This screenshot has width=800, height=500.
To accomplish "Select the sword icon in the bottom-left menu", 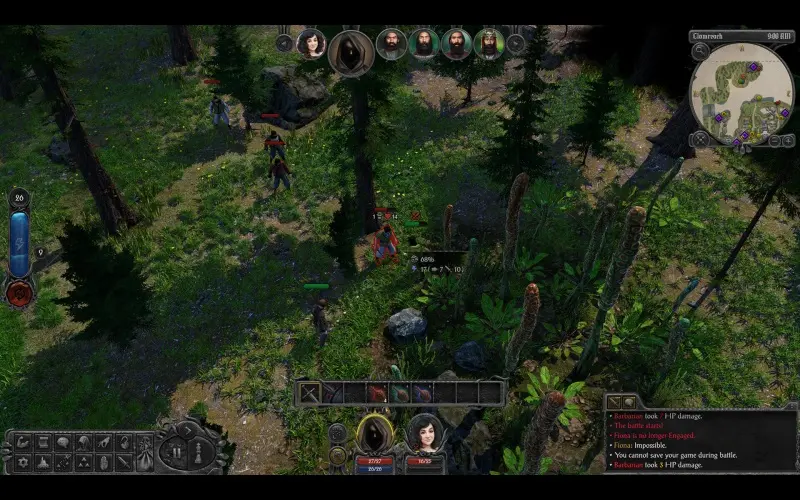I will 123,463.
